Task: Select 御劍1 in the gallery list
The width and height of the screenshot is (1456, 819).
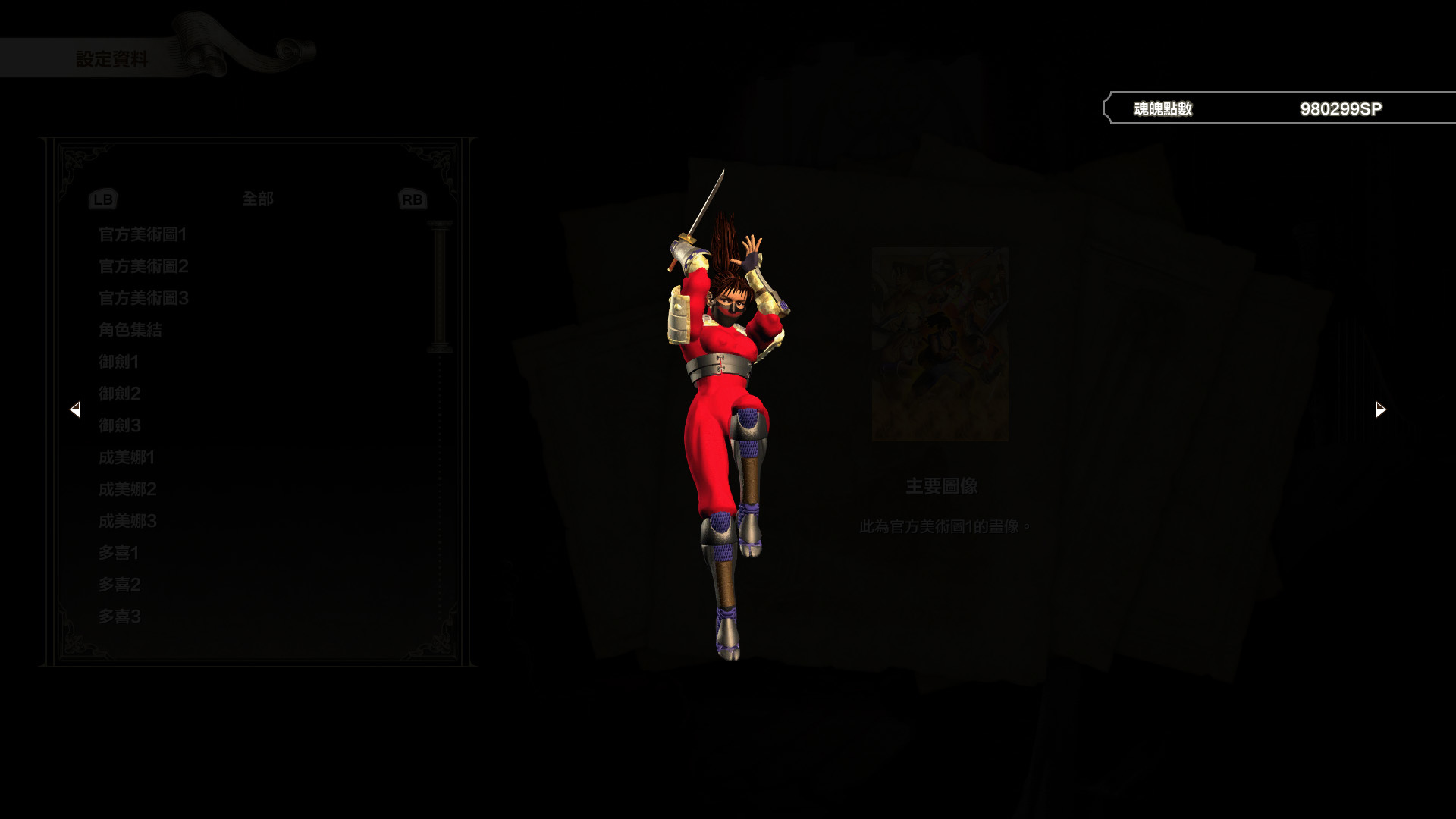Action: 118,362
